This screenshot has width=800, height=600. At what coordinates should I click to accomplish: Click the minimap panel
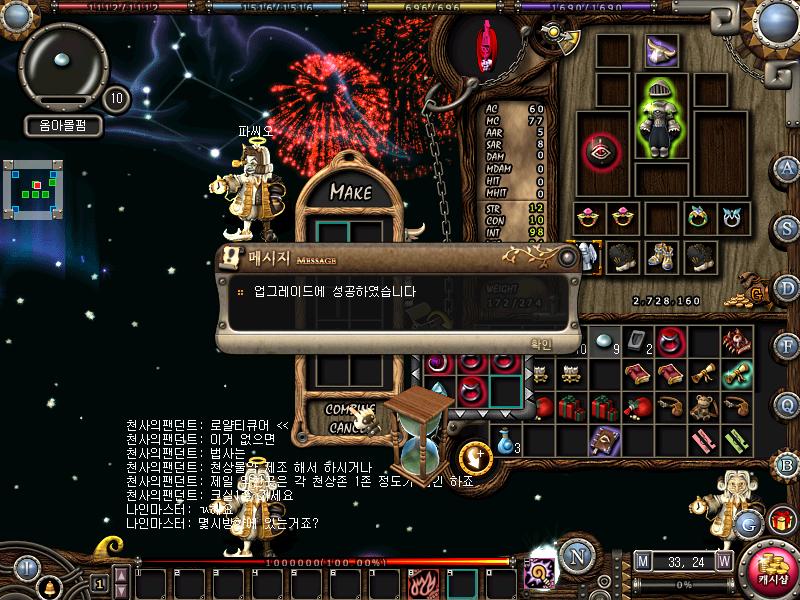click(32, 187)
